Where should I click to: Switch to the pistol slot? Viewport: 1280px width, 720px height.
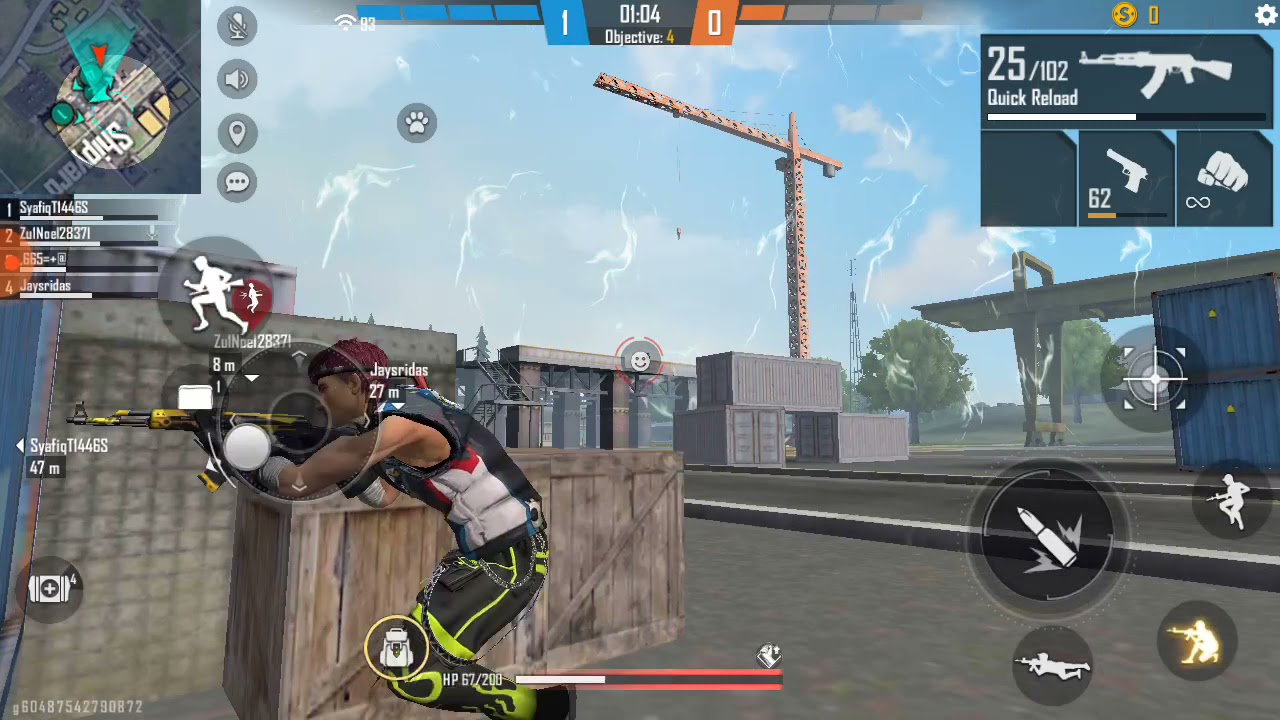pos(1127,180)
